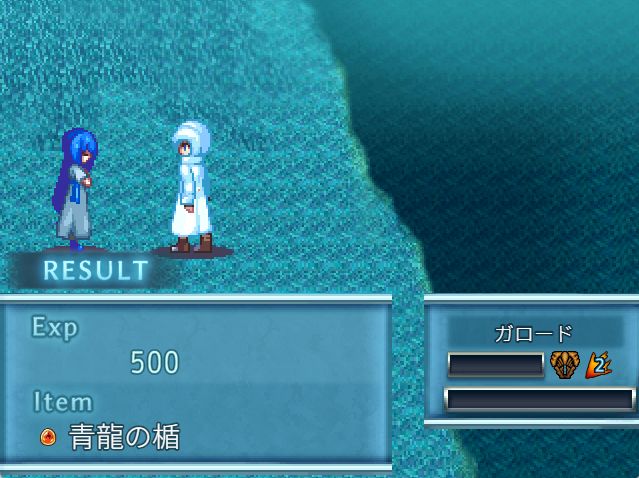
Task: Click the lightning bolt status icon
Action: pos(598,365)
